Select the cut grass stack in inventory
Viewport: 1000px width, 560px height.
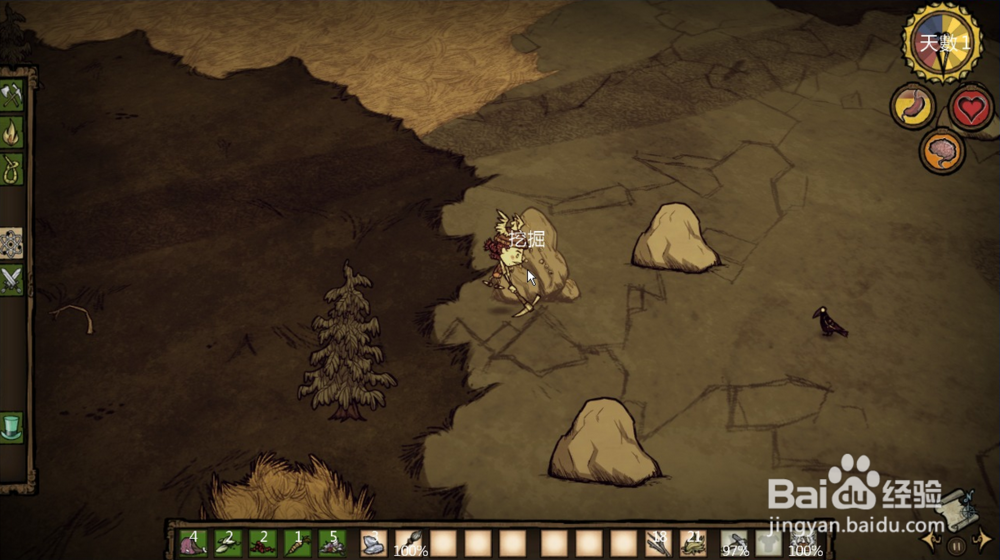(691, 543)
